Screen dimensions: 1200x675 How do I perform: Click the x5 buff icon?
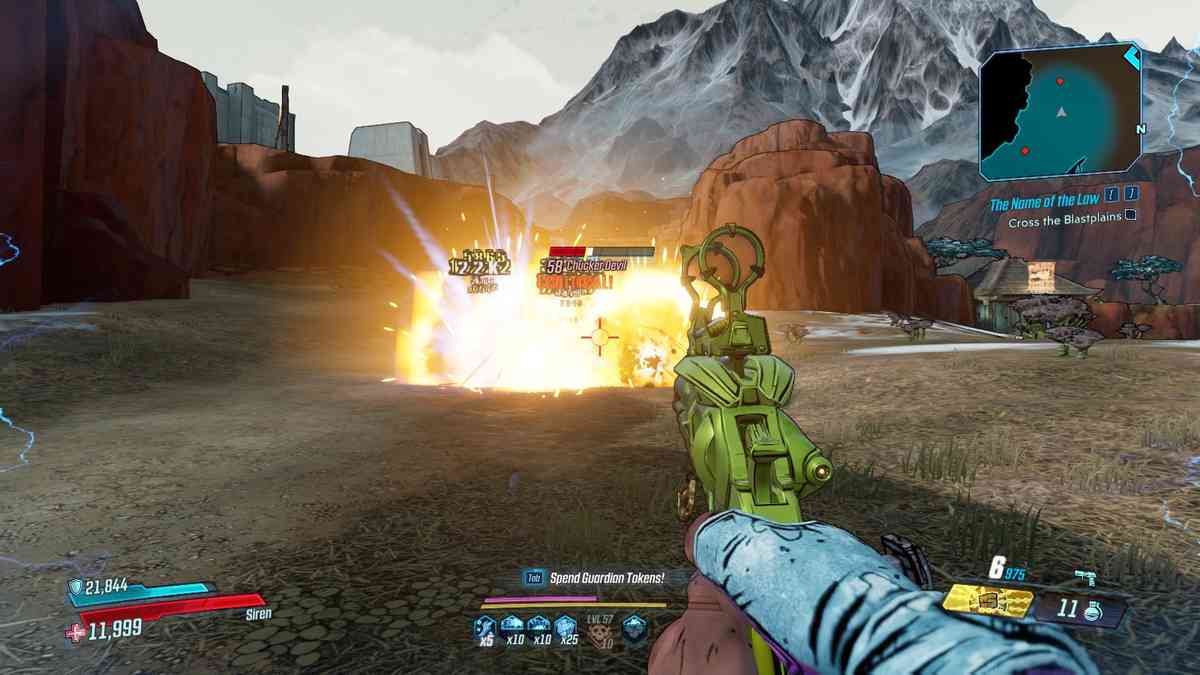point(486,628)
